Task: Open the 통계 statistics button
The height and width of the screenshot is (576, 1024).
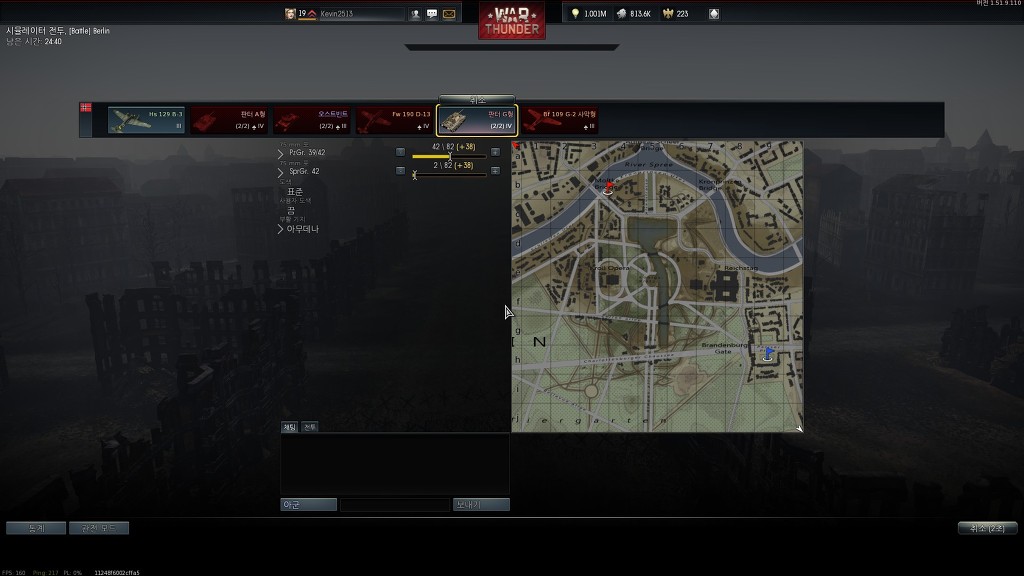Action: 36,528
